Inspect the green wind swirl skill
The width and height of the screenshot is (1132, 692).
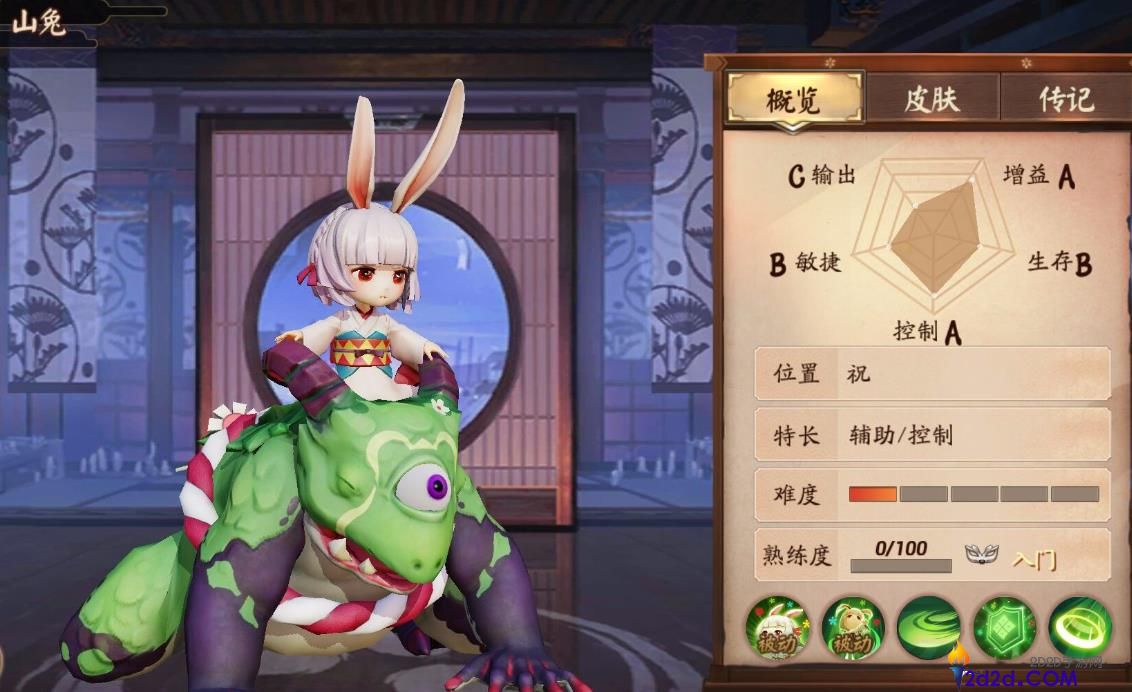(x=928, y=627)
